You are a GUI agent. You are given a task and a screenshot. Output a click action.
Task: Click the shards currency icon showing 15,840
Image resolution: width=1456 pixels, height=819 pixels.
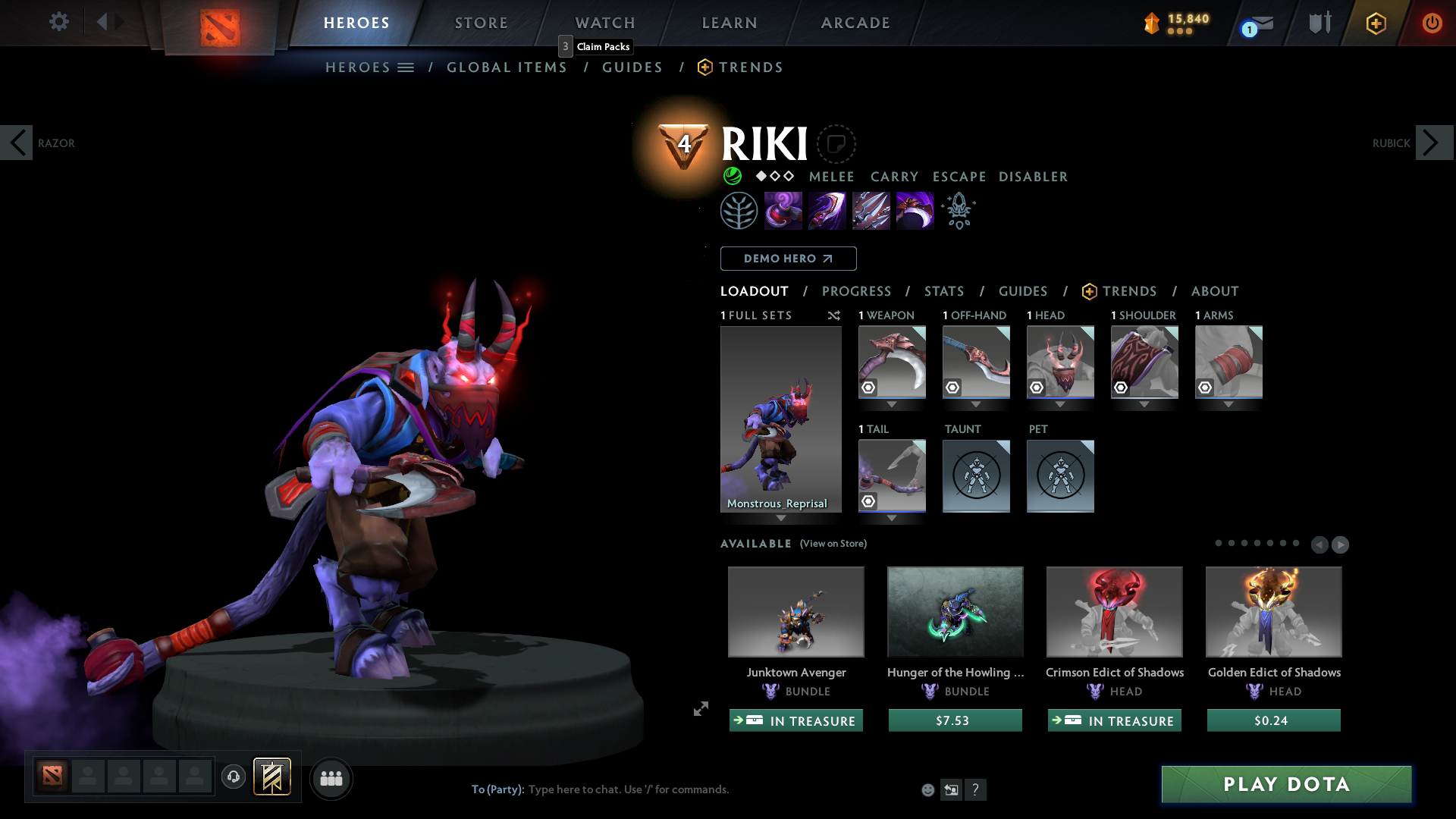pyautogui.click(x=1150, y=24)
